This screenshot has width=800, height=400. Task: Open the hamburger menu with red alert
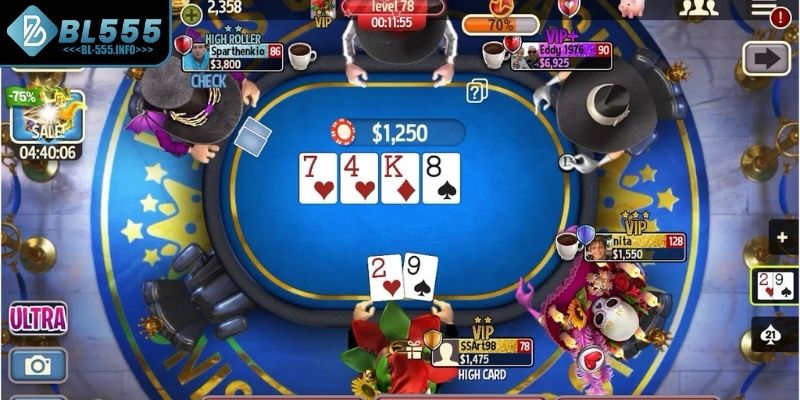pos(769,11)
